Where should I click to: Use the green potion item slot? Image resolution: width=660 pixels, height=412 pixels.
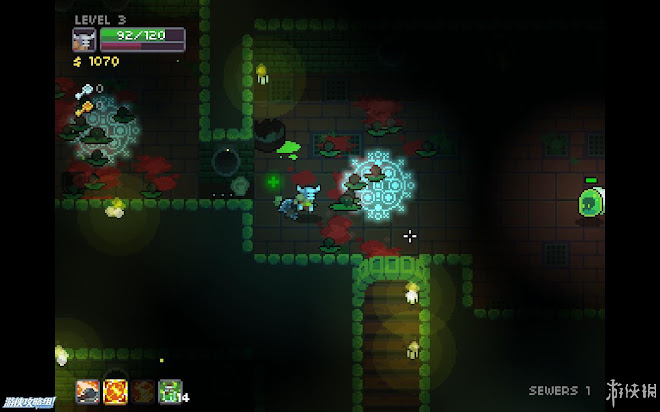tap(168, 391)
